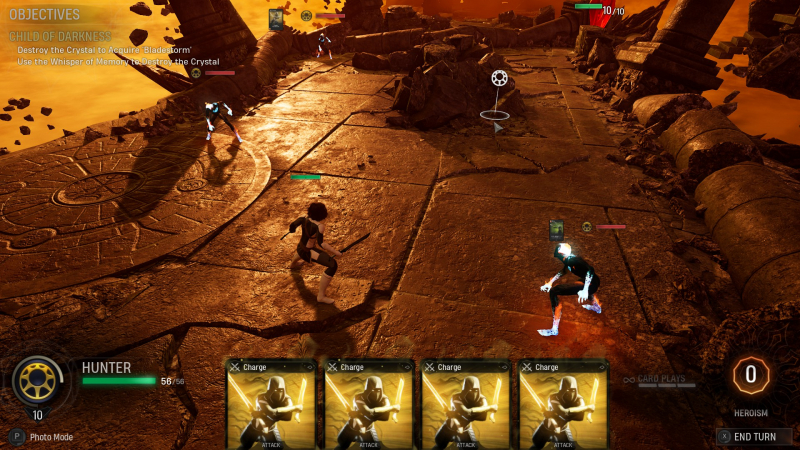Click the End Turn button

(754, 436)
